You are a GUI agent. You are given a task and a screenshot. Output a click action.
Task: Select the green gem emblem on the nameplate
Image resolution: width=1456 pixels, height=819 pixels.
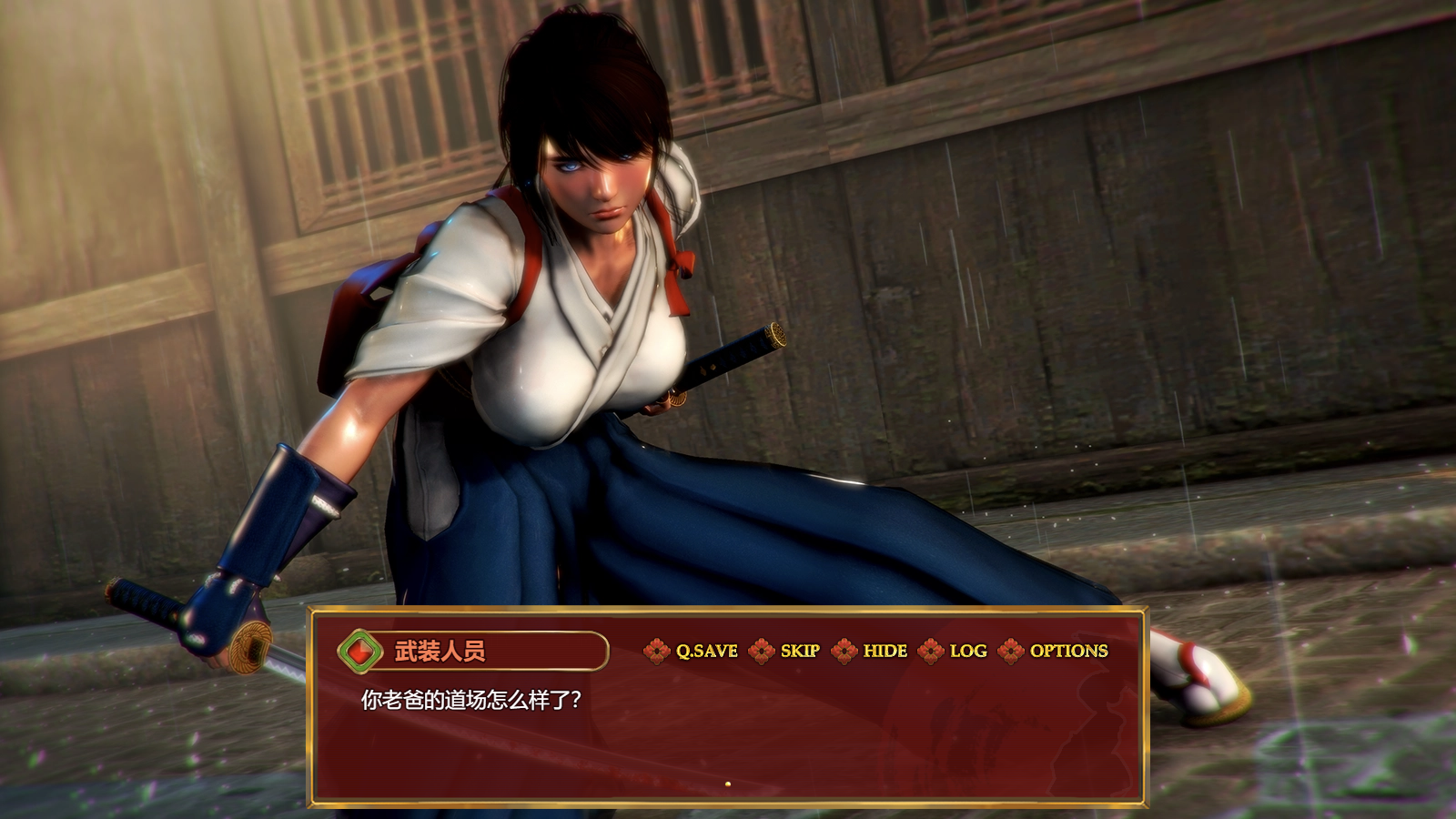click(x=361, y=652)
